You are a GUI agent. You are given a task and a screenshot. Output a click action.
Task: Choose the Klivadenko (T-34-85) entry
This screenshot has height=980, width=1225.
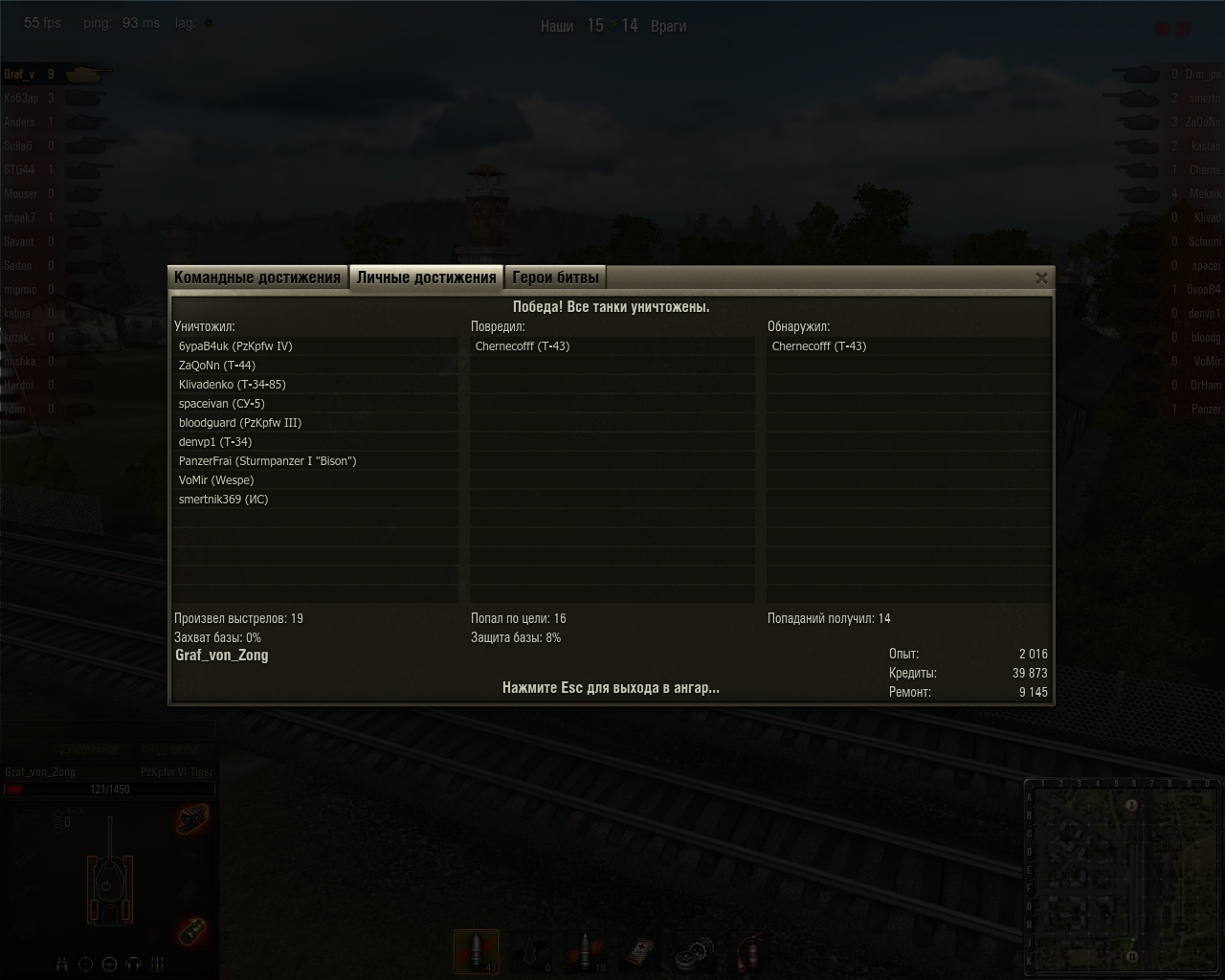233,385
